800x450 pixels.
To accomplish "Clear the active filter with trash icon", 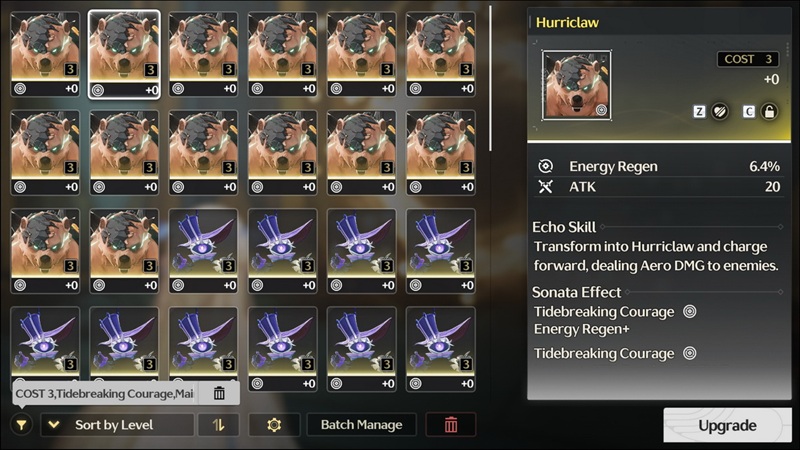I will (219, 393).
